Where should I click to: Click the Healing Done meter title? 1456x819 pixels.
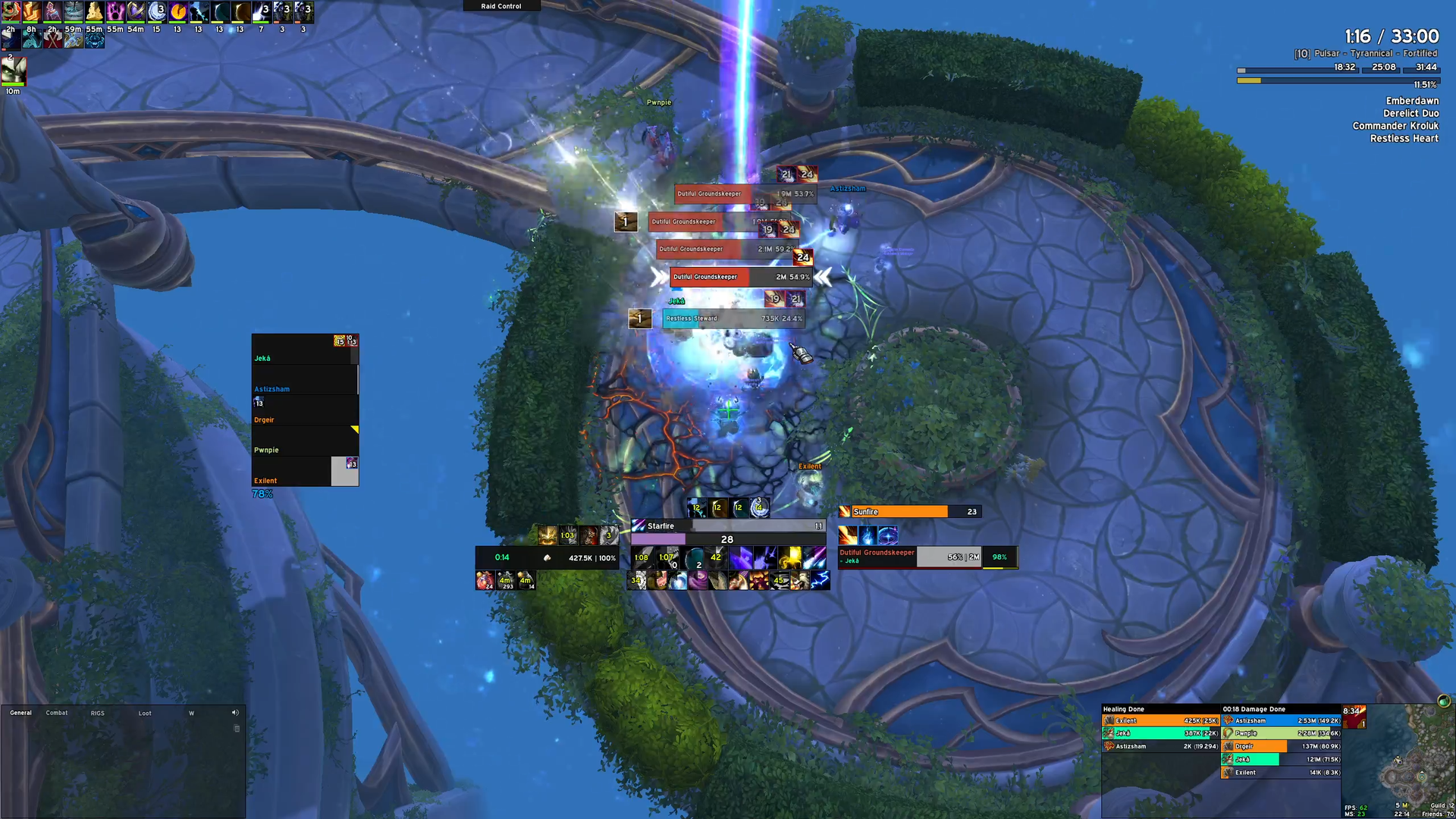(x=1124, y=709)
